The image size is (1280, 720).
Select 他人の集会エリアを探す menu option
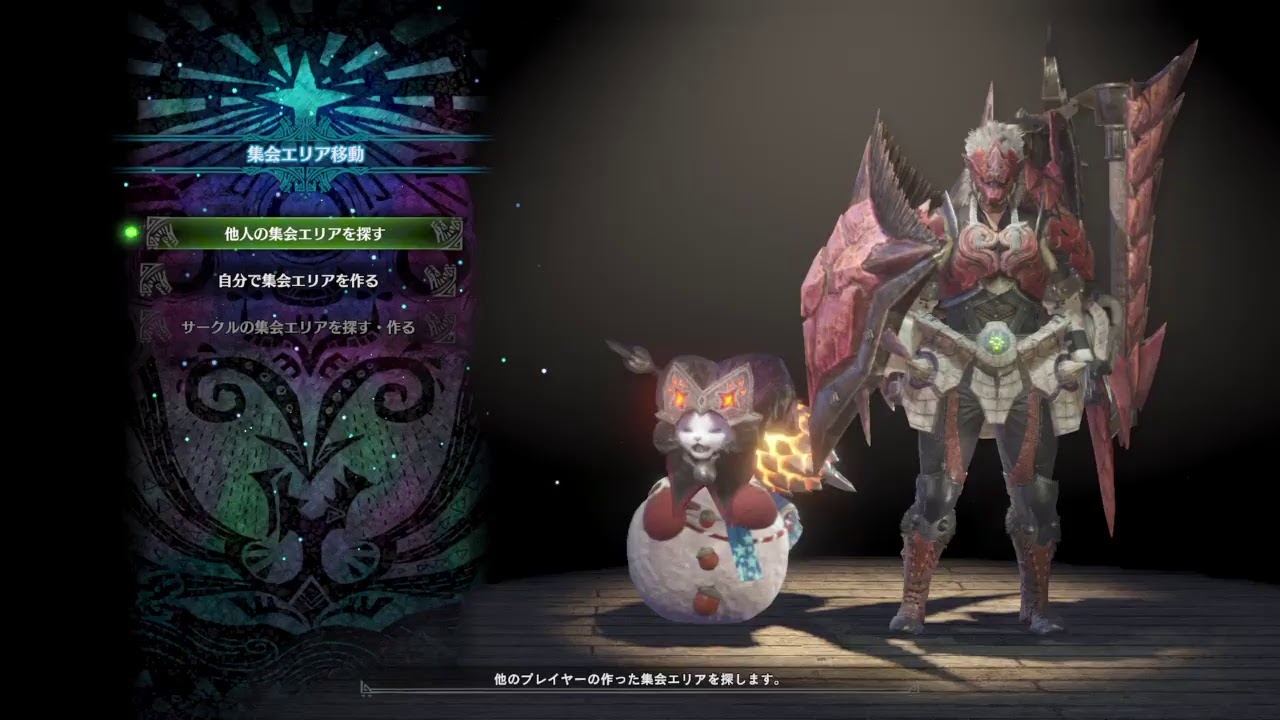304,234
